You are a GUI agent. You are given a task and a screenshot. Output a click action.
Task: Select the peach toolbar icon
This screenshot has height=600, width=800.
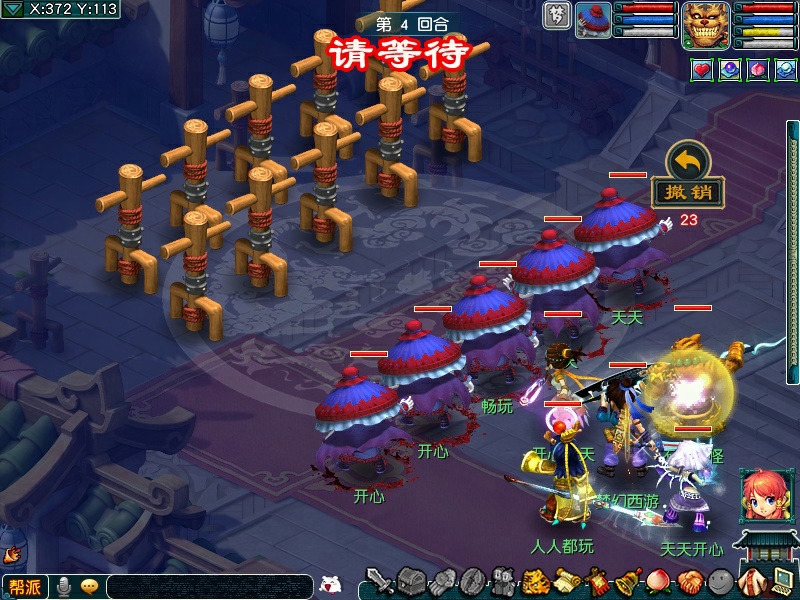coord(659,581)
